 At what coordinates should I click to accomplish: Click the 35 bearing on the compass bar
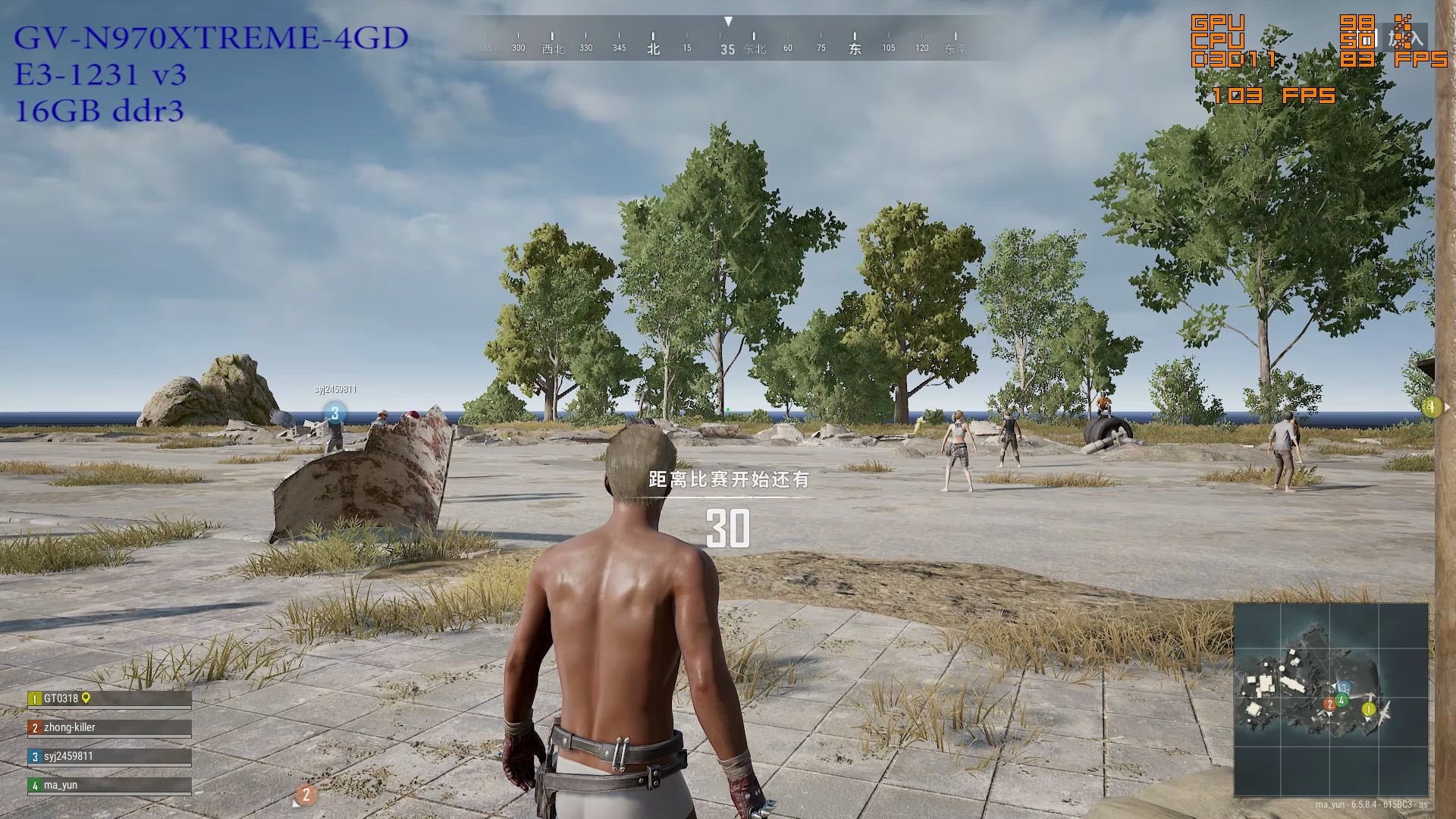[x=728, y=48]
